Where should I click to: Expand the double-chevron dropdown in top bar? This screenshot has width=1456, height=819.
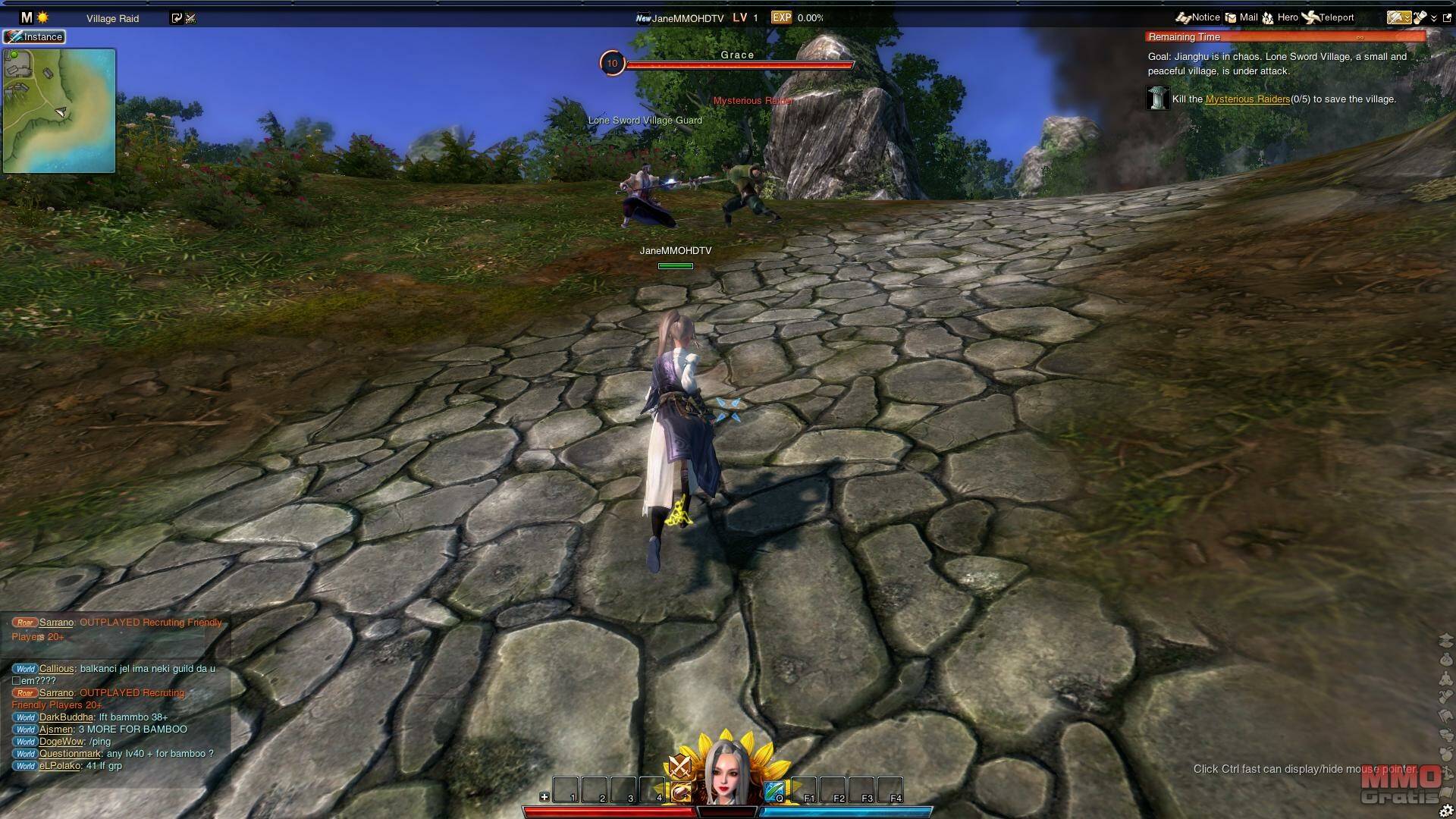point(1434,18)
